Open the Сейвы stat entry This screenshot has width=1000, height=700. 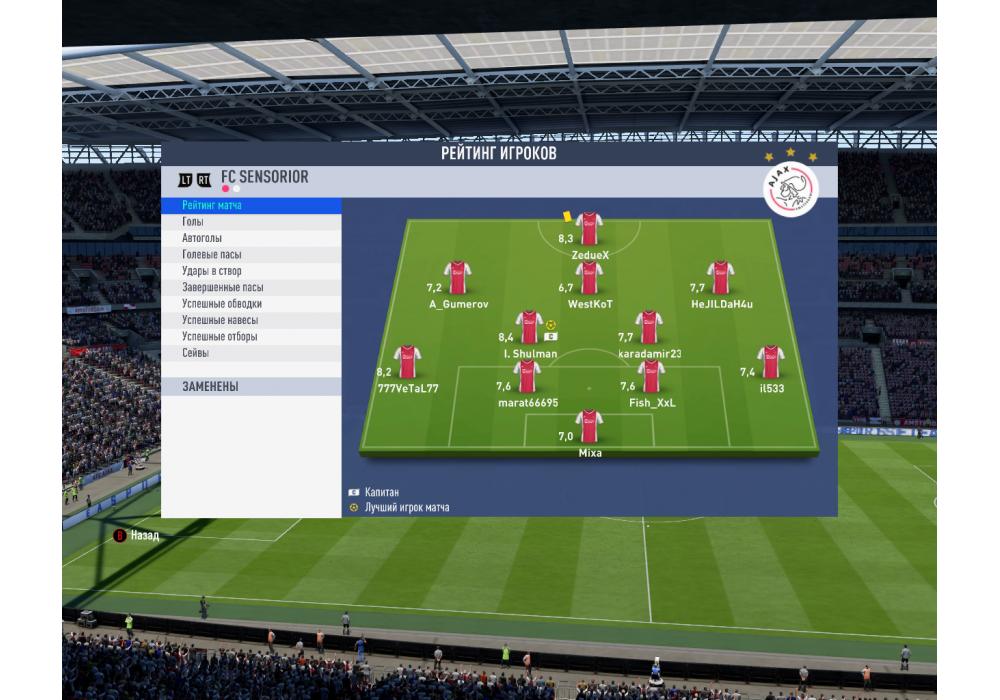click(x=250, y=353)
